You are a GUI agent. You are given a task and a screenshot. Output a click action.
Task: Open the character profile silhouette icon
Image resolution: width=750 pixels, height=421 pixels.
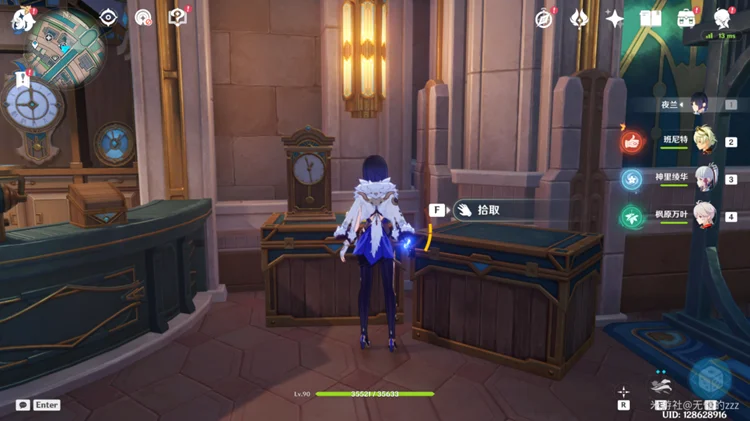[722, 18]
